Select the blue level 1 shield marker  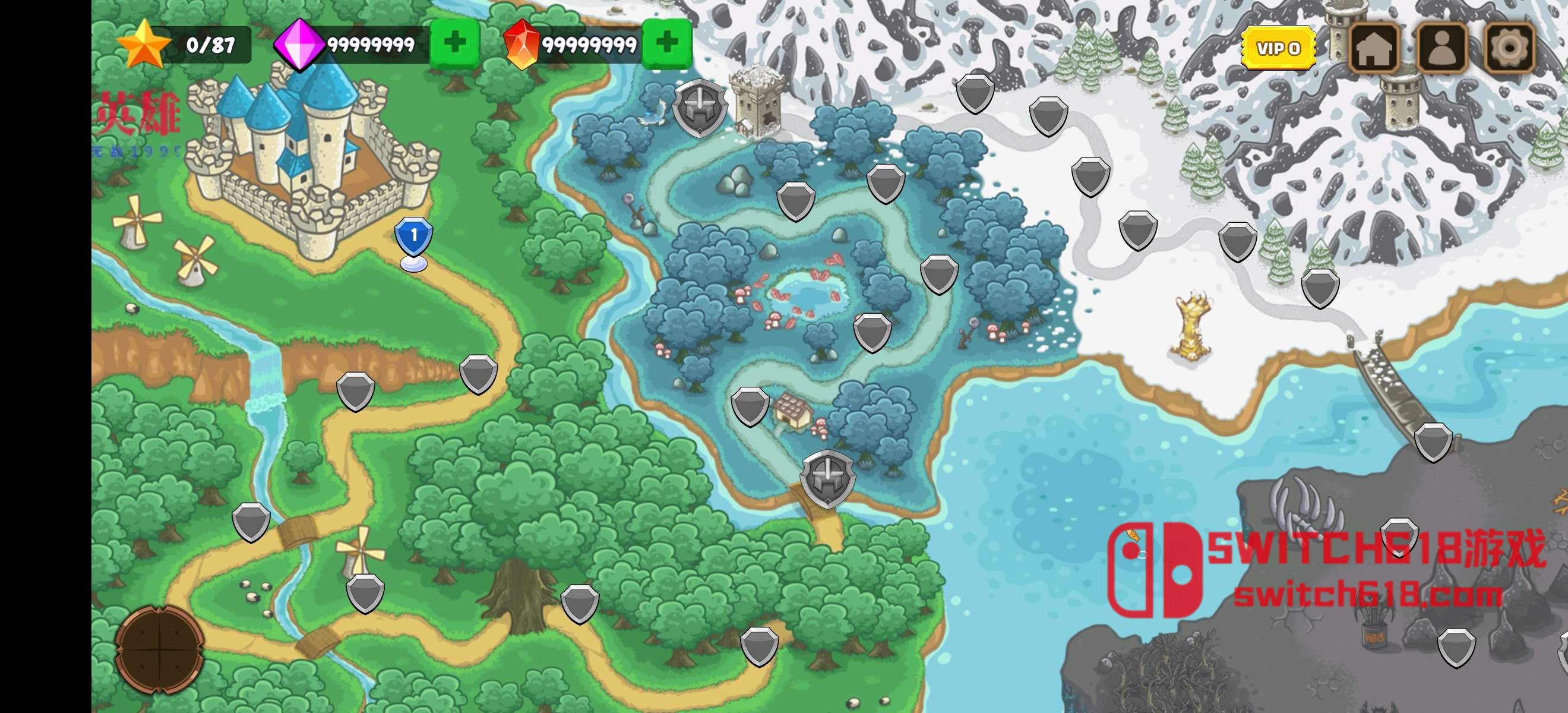tap(414, 237)
